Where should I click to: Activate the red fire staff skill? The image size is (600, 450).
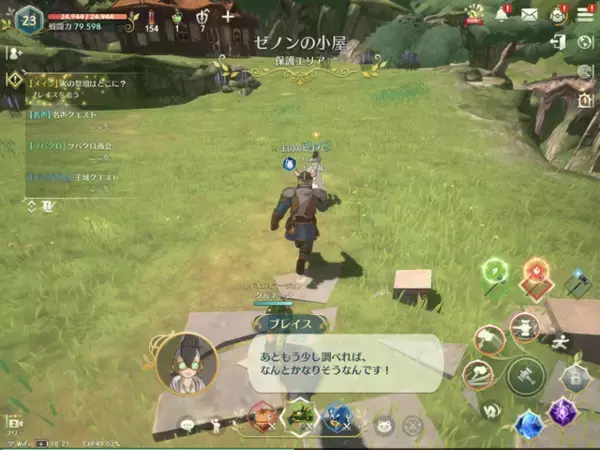coord(538,272)
